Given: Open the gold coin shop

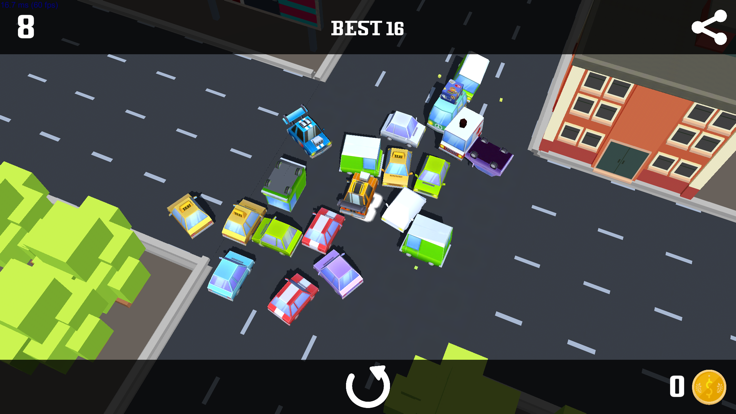Looking at the screenshot, I should [709, 387].
